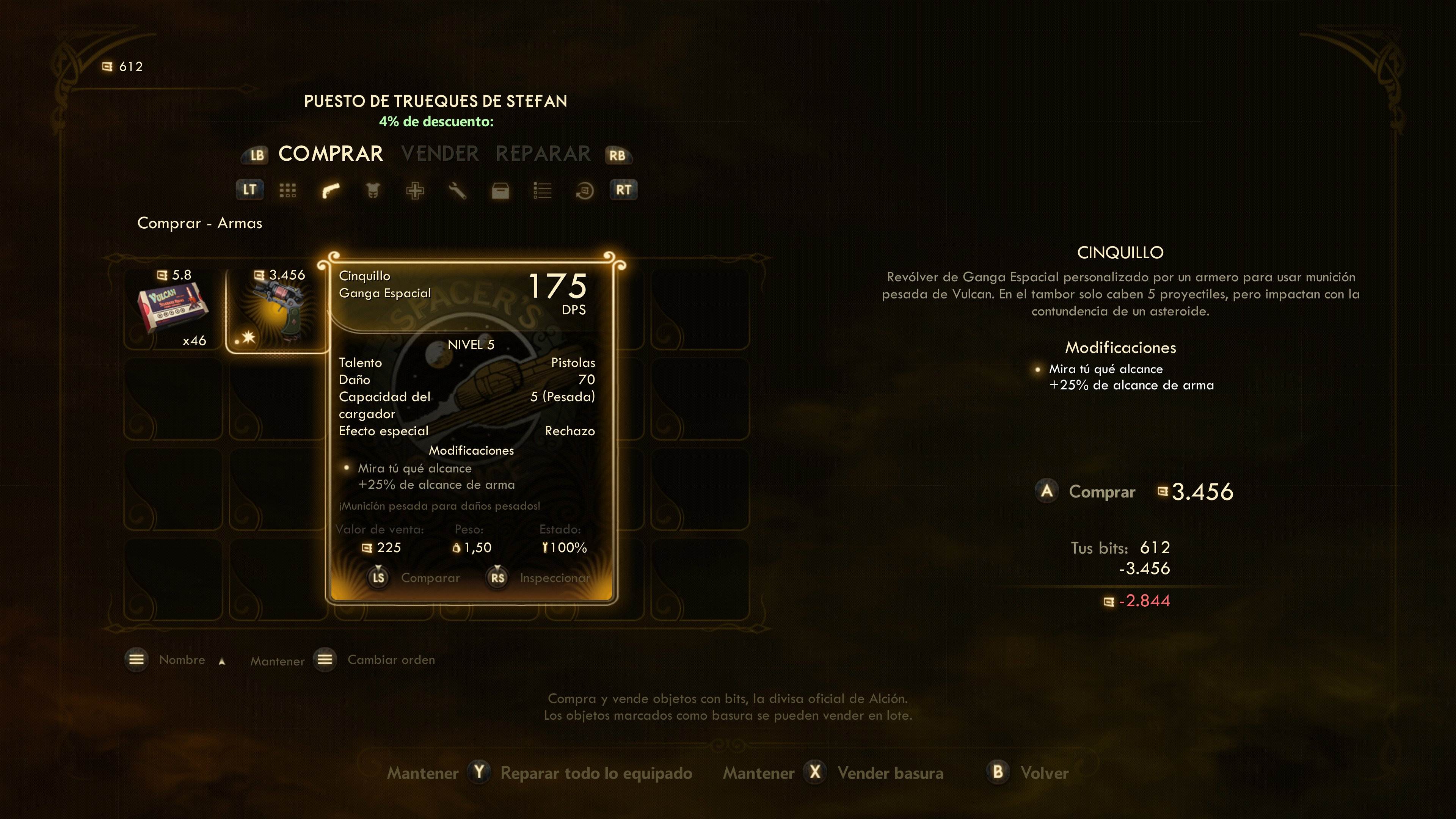1456x819 pixels.
Task: Select the wrench category icon
Action: pos(457,190)
